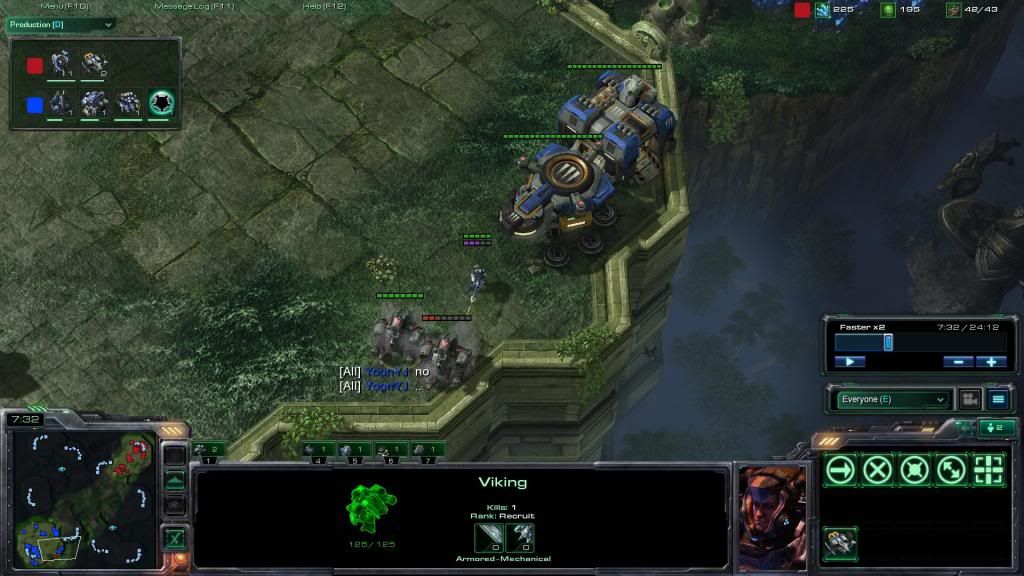Click the Viking wireframe portrait

372,507
